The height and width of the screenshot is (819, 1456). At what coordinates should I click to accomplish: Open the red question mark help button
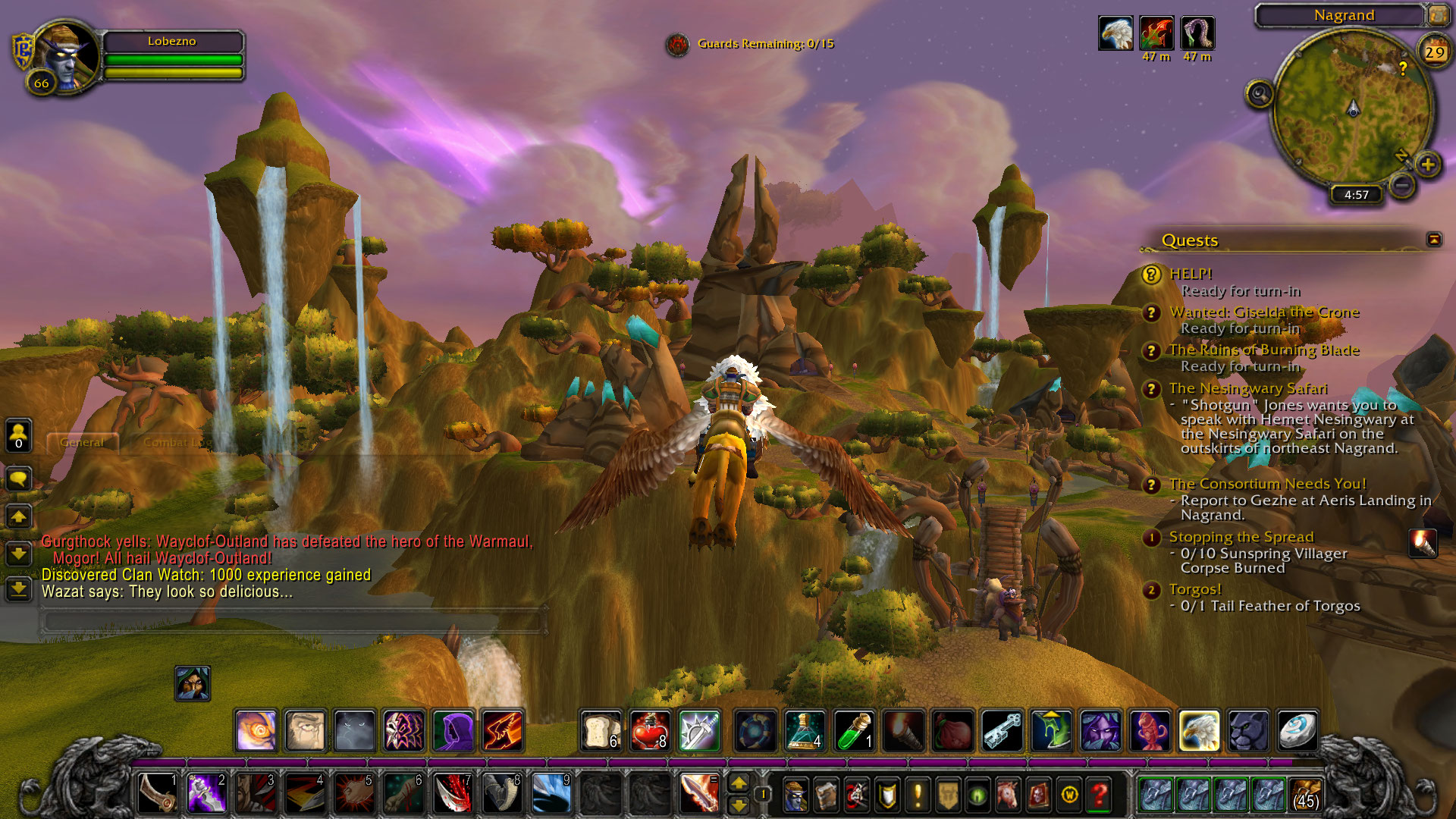coord(1100,794)
